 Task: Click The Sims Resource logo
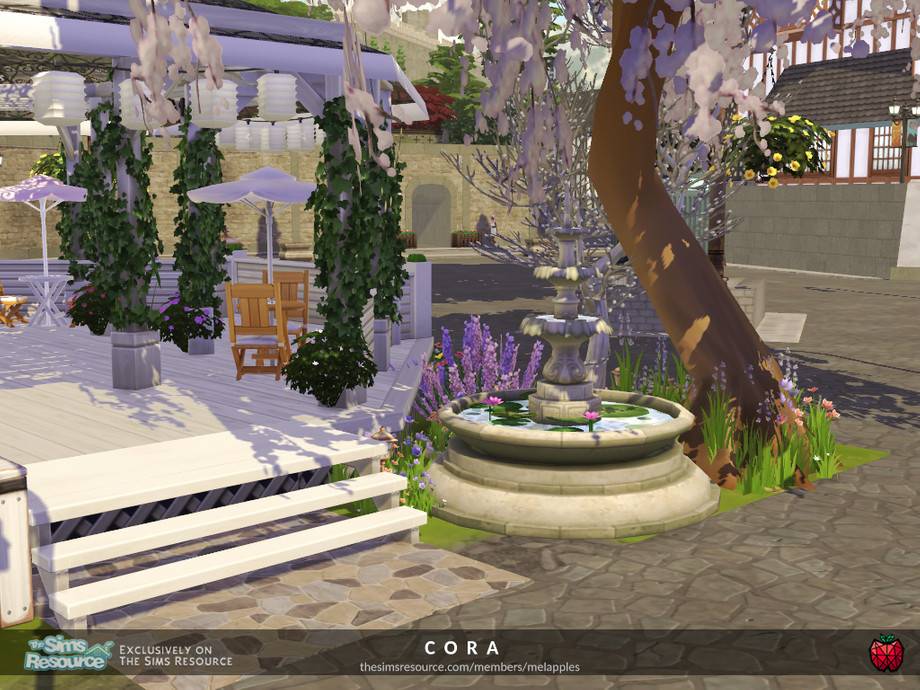click(66, 654)
